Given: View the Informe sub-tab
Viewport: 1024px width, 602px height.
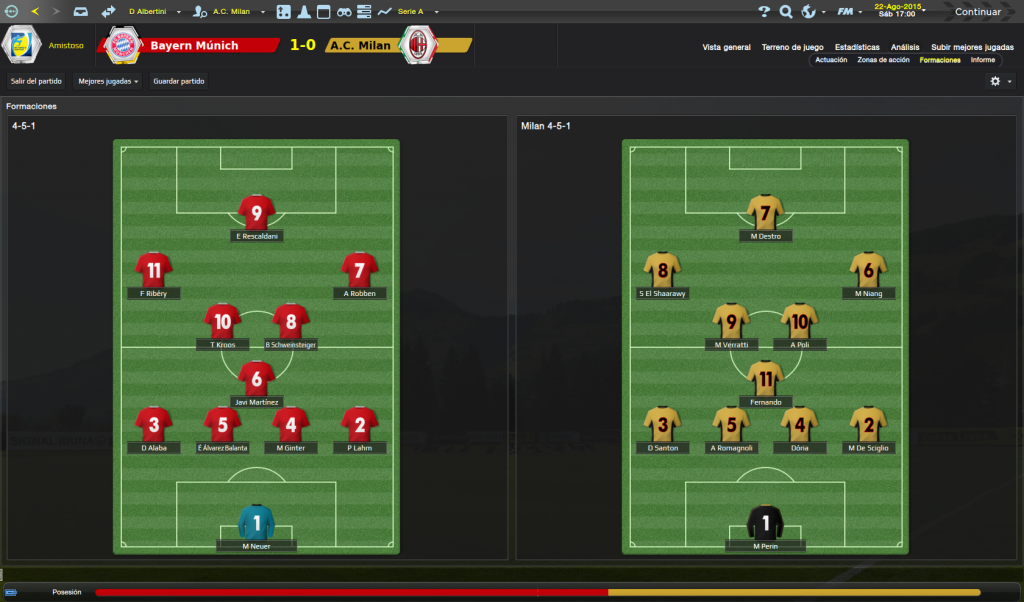Looking at the screenshot, I should (x=982, y=60).
